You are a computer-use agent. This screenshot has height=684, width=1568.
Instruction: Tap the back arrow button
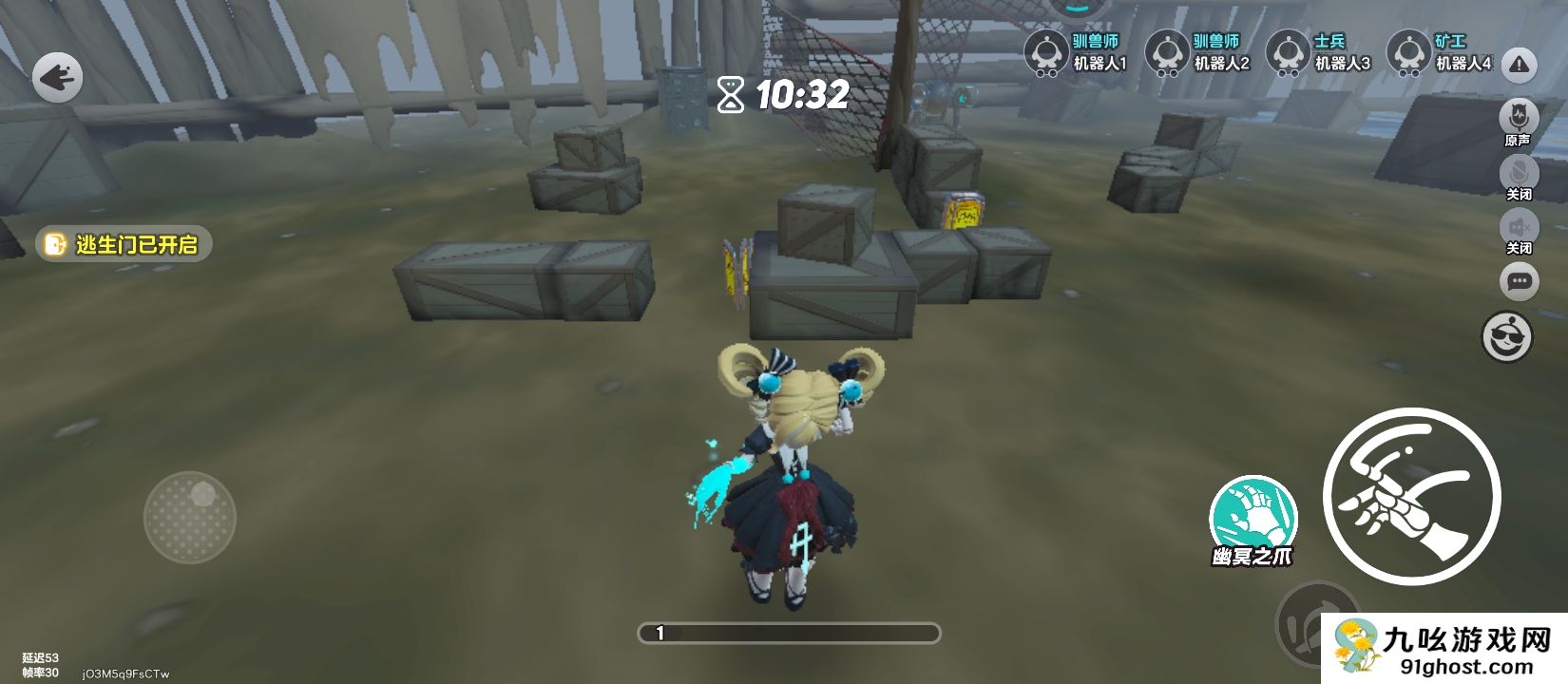[58, 78]
